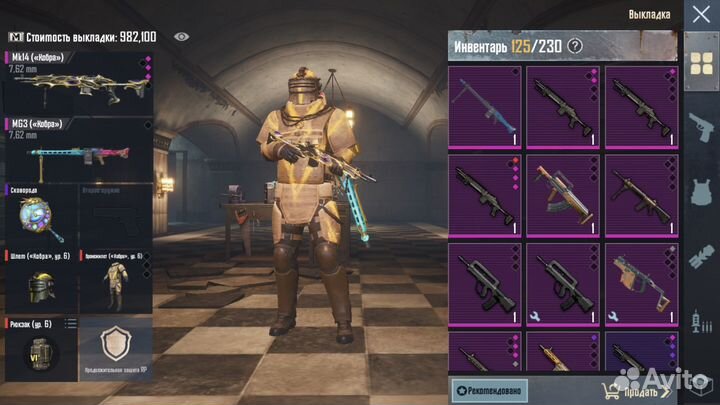Viewport: 720px width, 405px height.
Task: Open the Cobra helmet equipment slot
Action: click(x=40, y=280)
